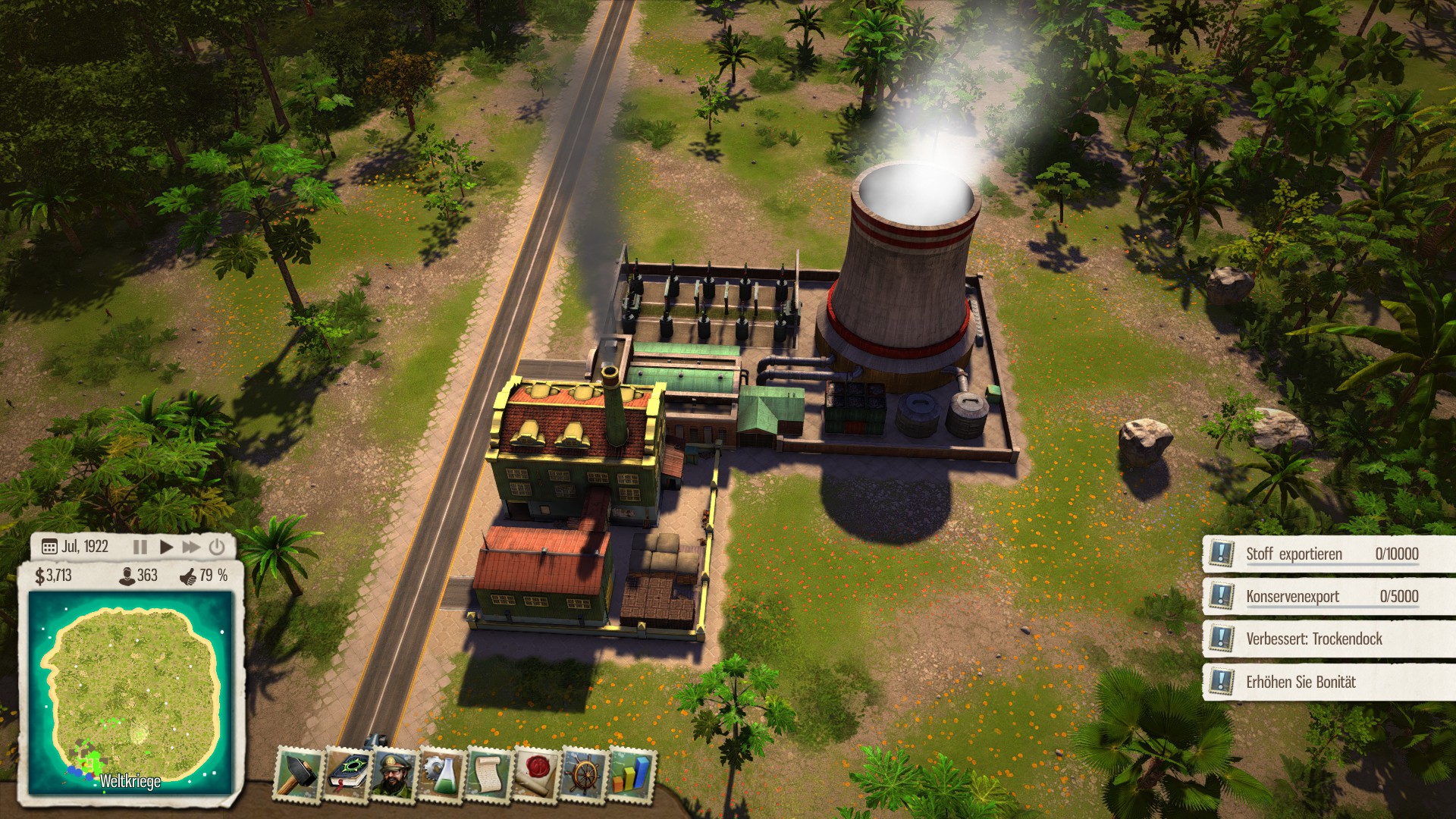This screenshot has width=1456, height=819.
Task: Show treasury details via dollar amount
Action: (54, 576)
